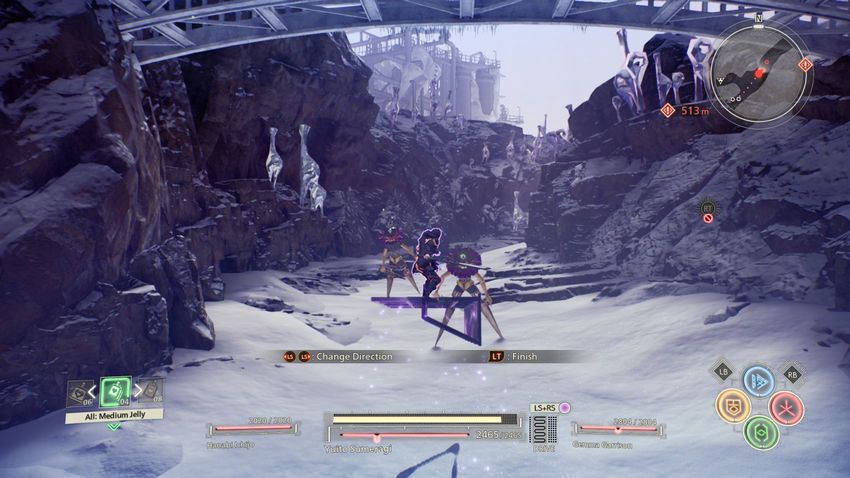Click the Drive gauge panel
The height and width of the screenshot is (478, 850).
543,432
